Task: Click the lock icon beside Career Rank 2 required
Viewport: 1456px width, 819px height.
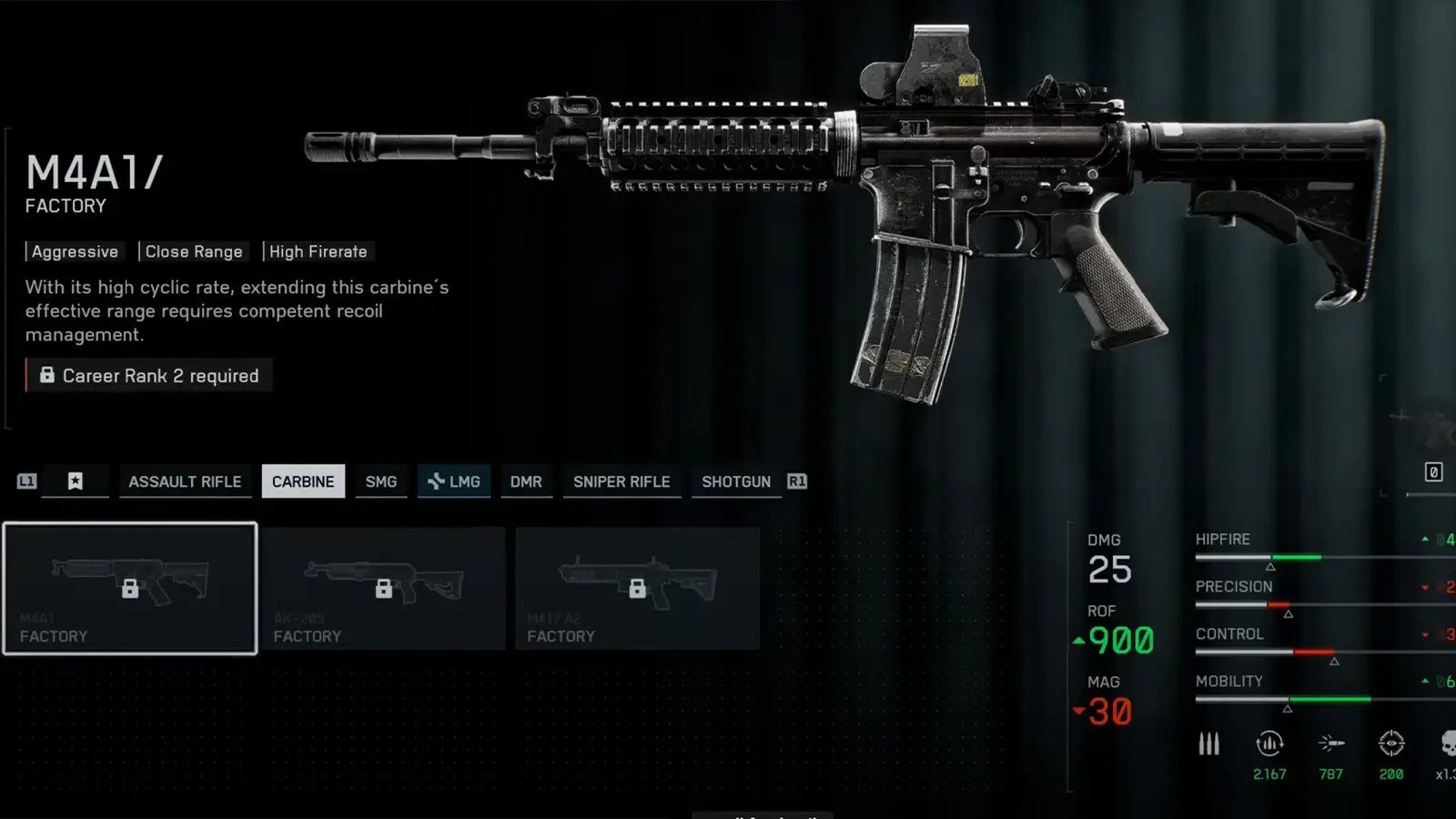Action: pyautogui.click(x=47, y=375)
